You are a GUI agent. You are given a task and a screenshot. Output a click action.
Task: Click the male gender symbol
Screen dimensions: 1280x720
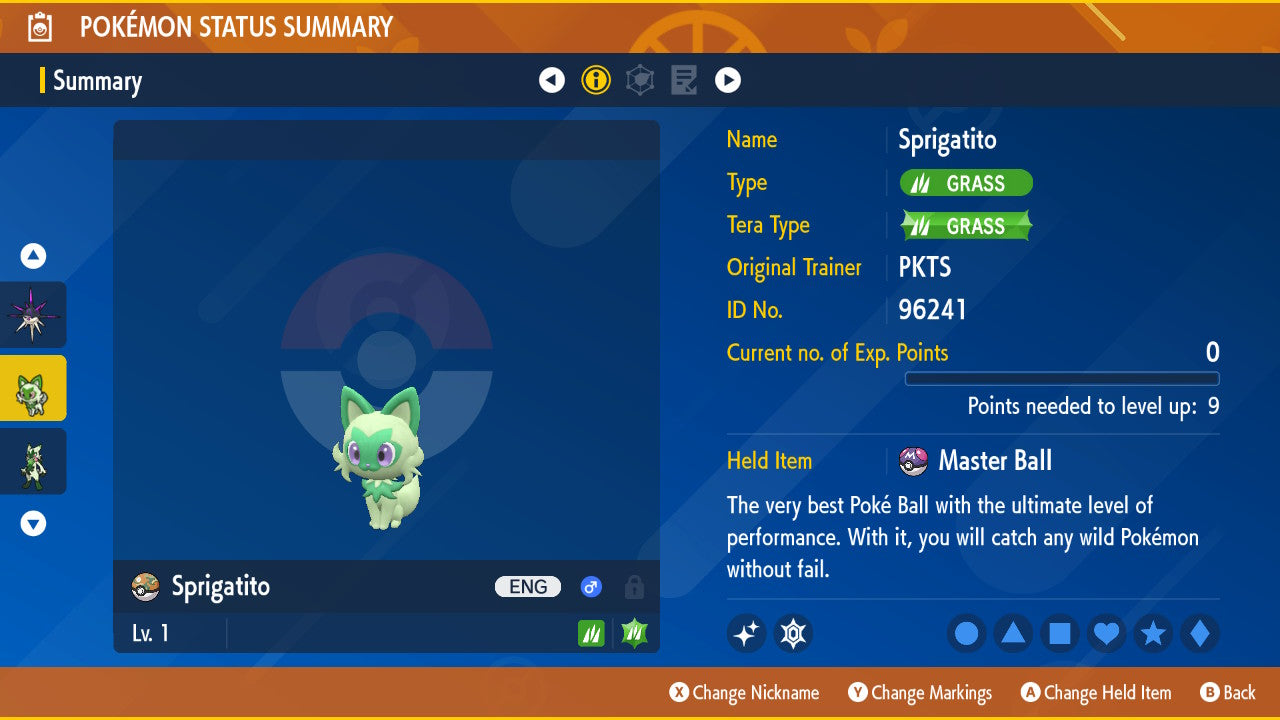tap(590, 587)
